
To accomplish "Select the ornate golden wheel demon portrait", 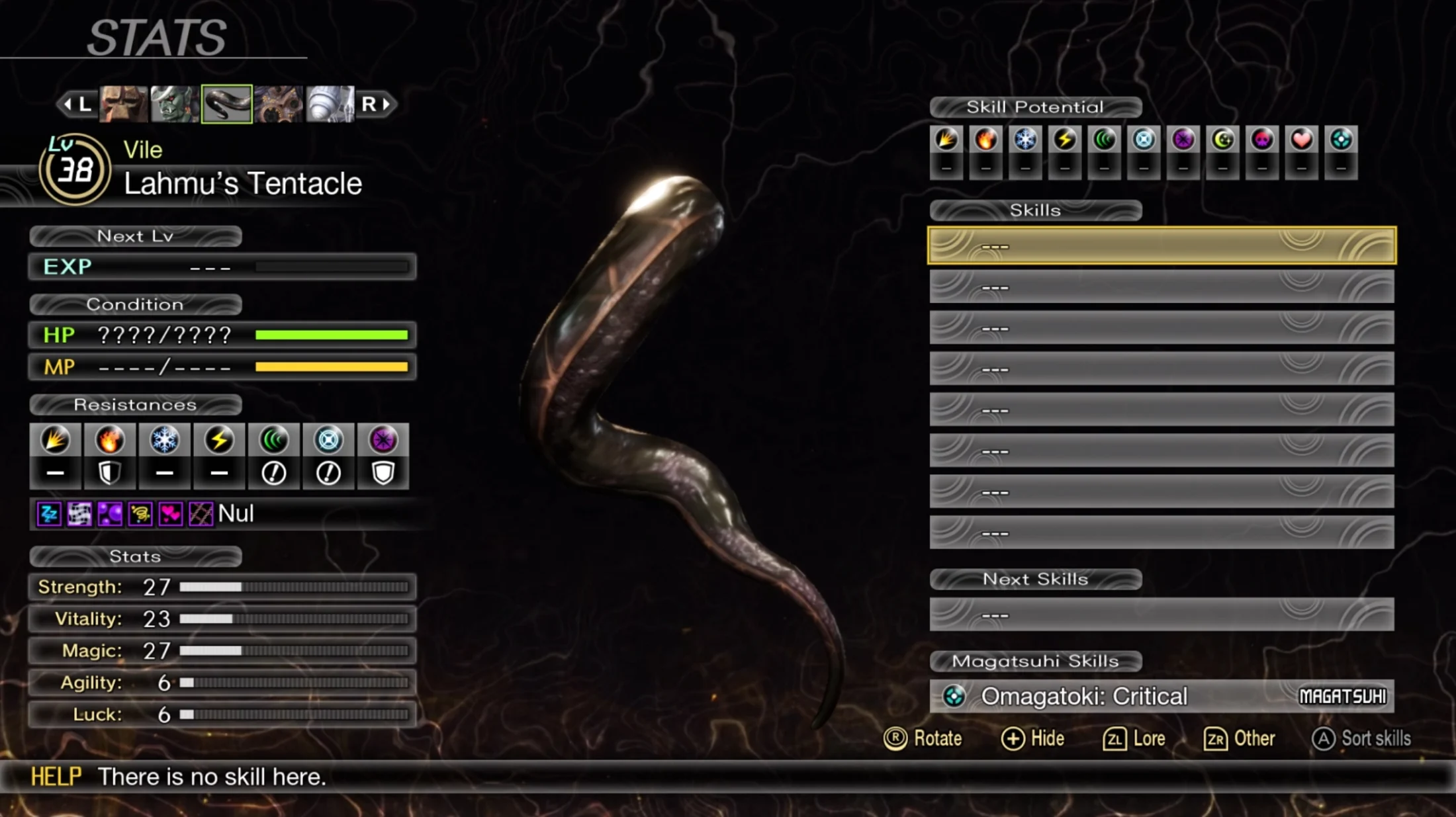I will [x=278, y=104].
